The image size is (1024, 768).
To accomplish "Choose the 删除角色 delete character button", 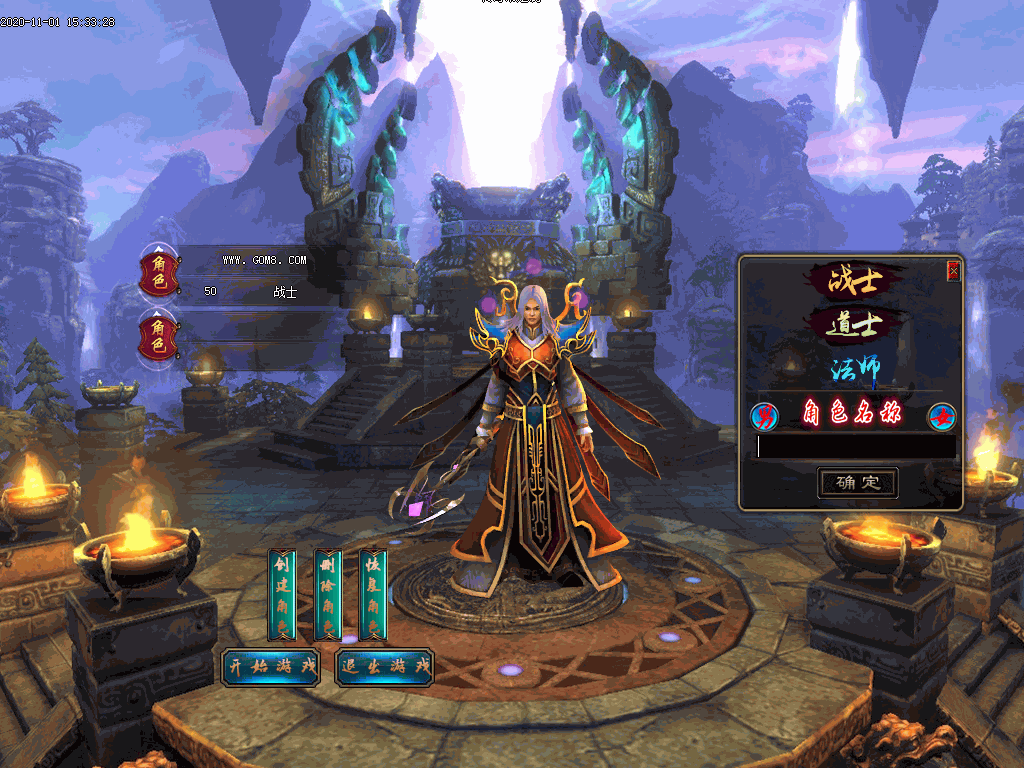I will pyautogui.click(x=328, y=594).
